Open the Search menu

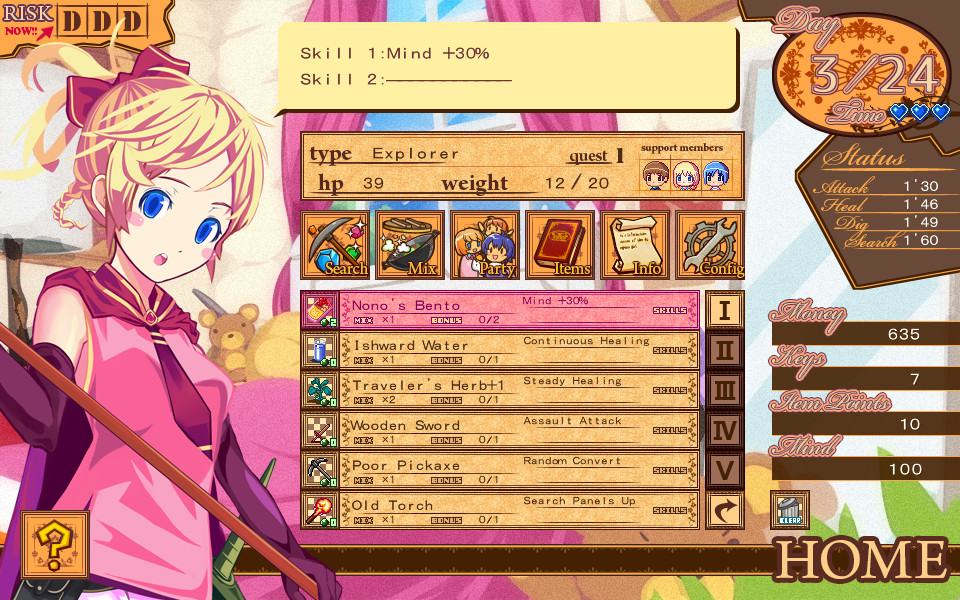[x=336, y=245]
